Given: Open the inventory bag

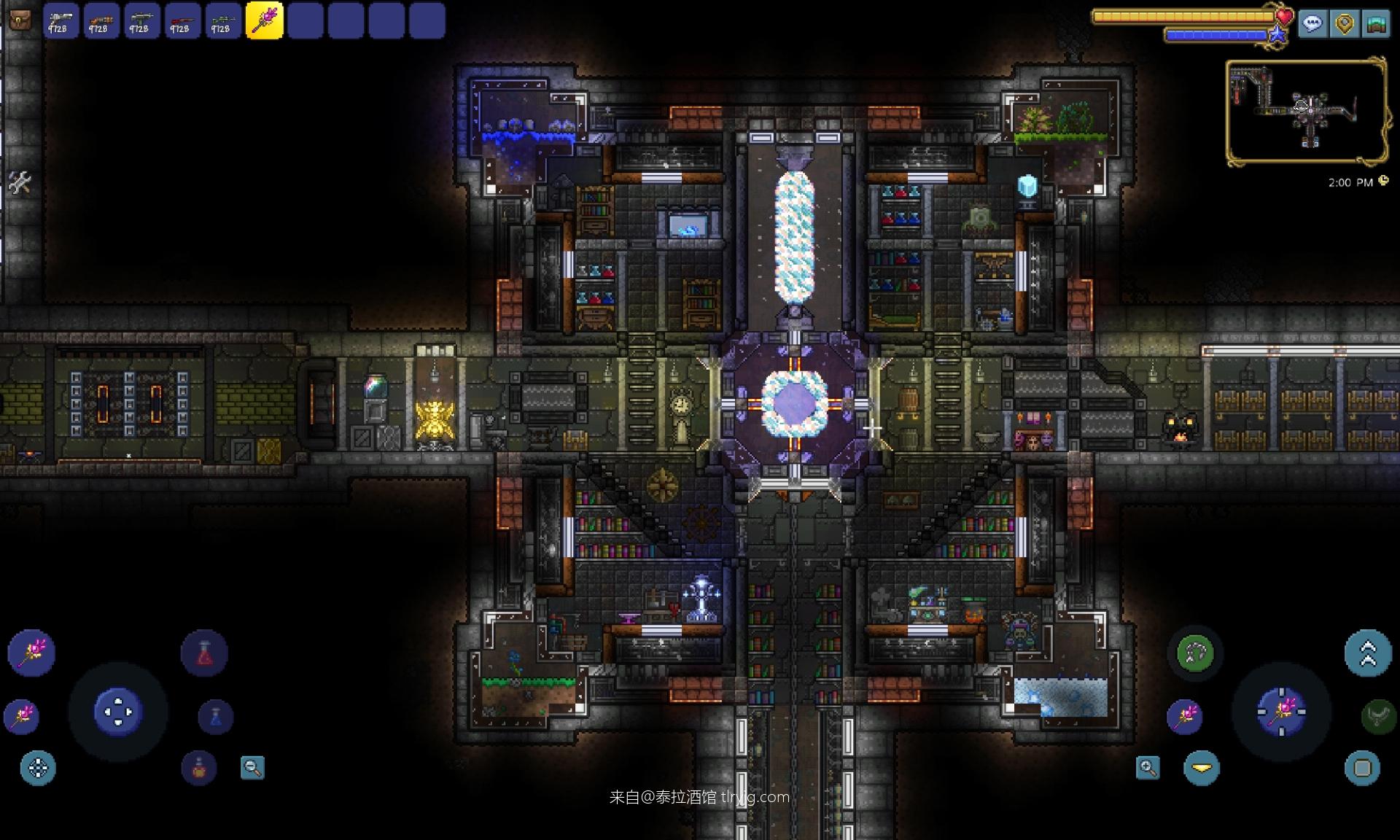Looking at the screenshot, I should 20,20.
